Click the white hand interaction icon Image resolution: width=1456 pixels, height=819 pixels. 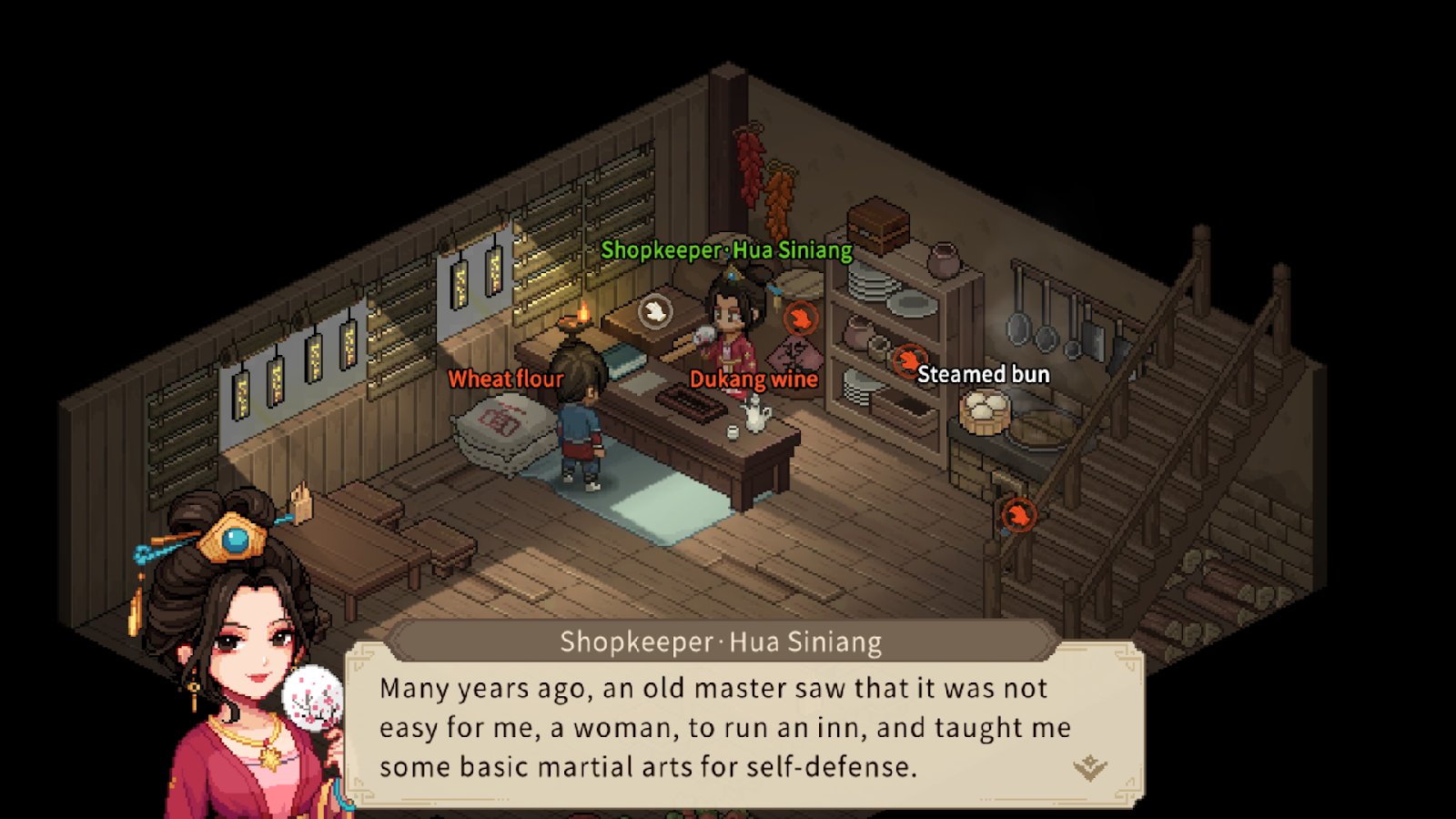coord(653,312)
